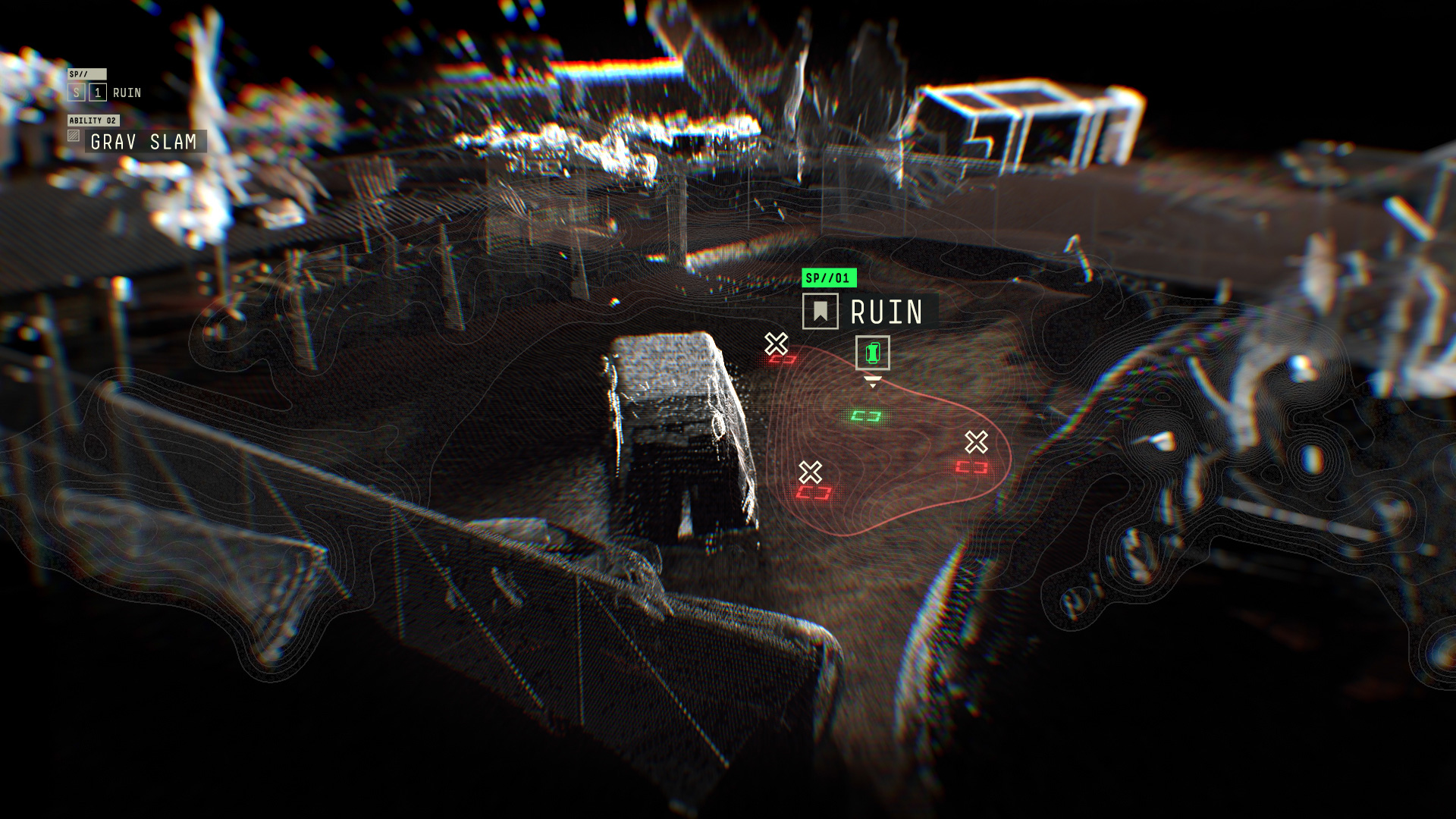Click the hatched square beside Grav Slam
Image resolution: width=1456 pixels, height=819 pixels.
[74, 136]
